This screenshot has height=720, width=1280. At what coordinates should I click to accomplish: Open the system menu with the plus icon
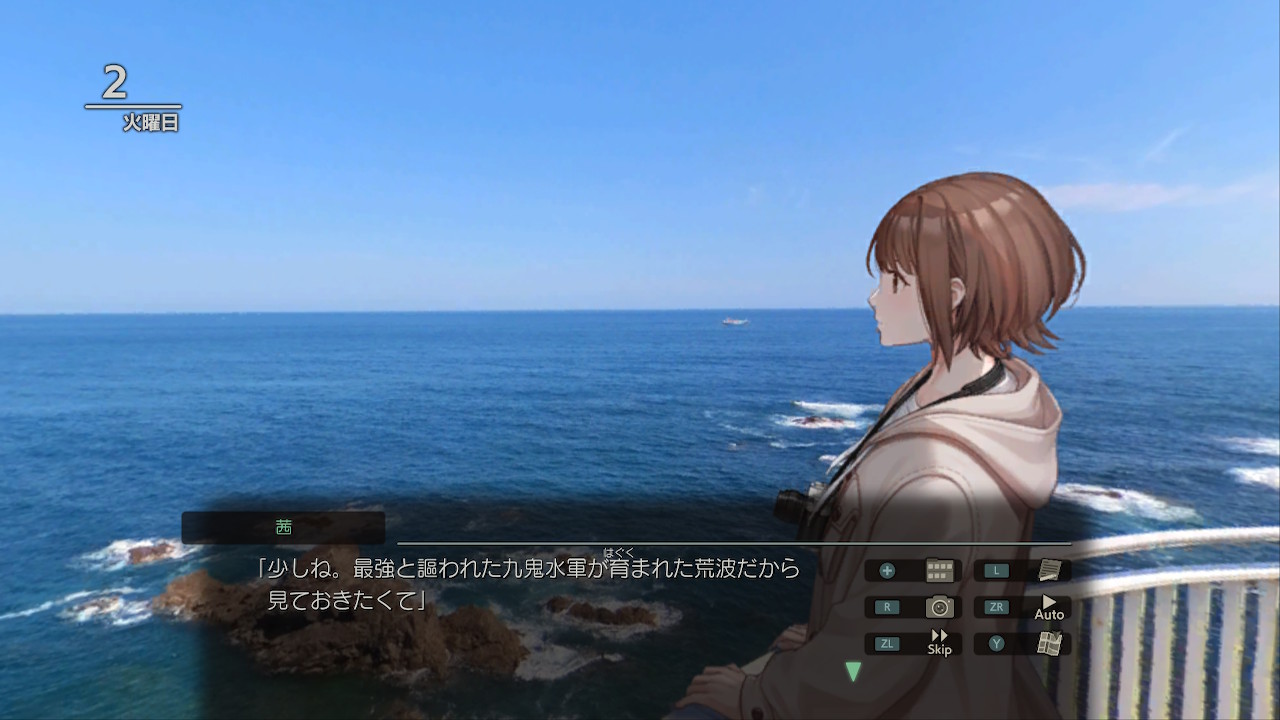886,570
